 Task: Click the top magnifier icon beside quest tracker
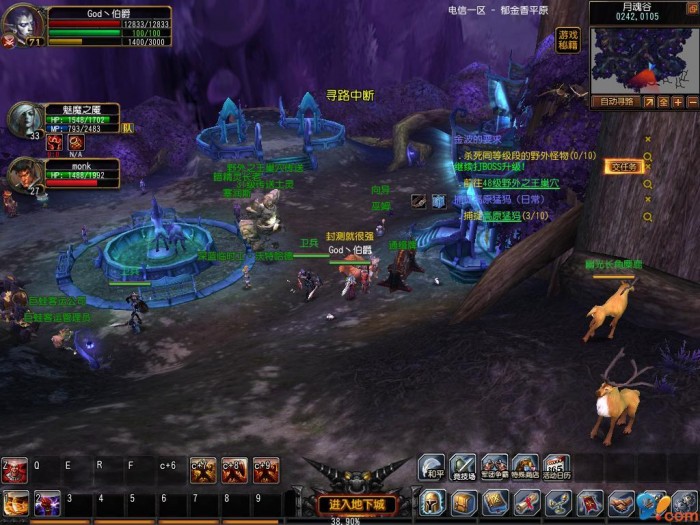click(x=648, y=157)
